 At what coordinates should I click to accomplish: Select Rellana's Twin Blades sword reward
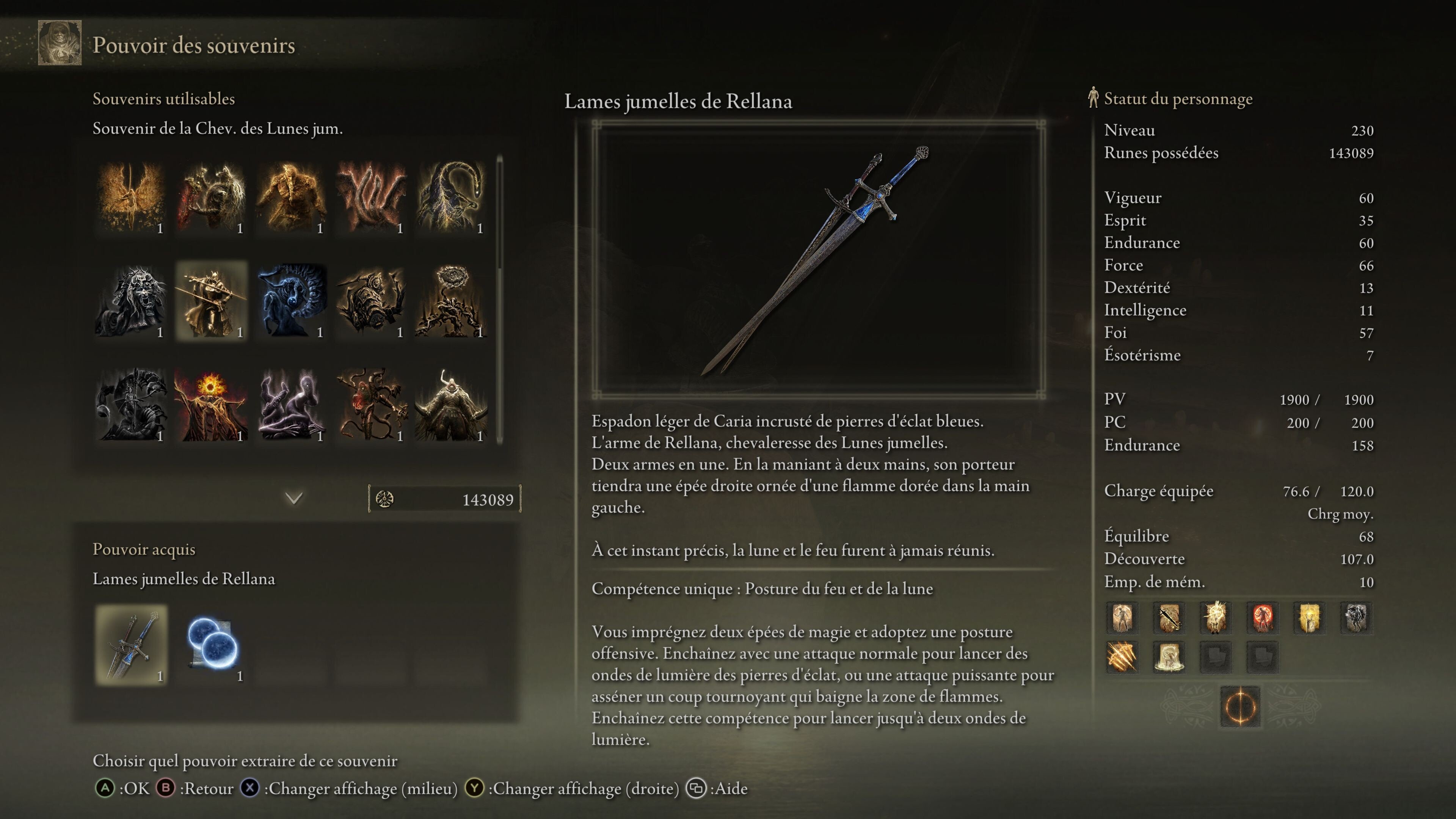pyautogui.click(x=131, y=645)
